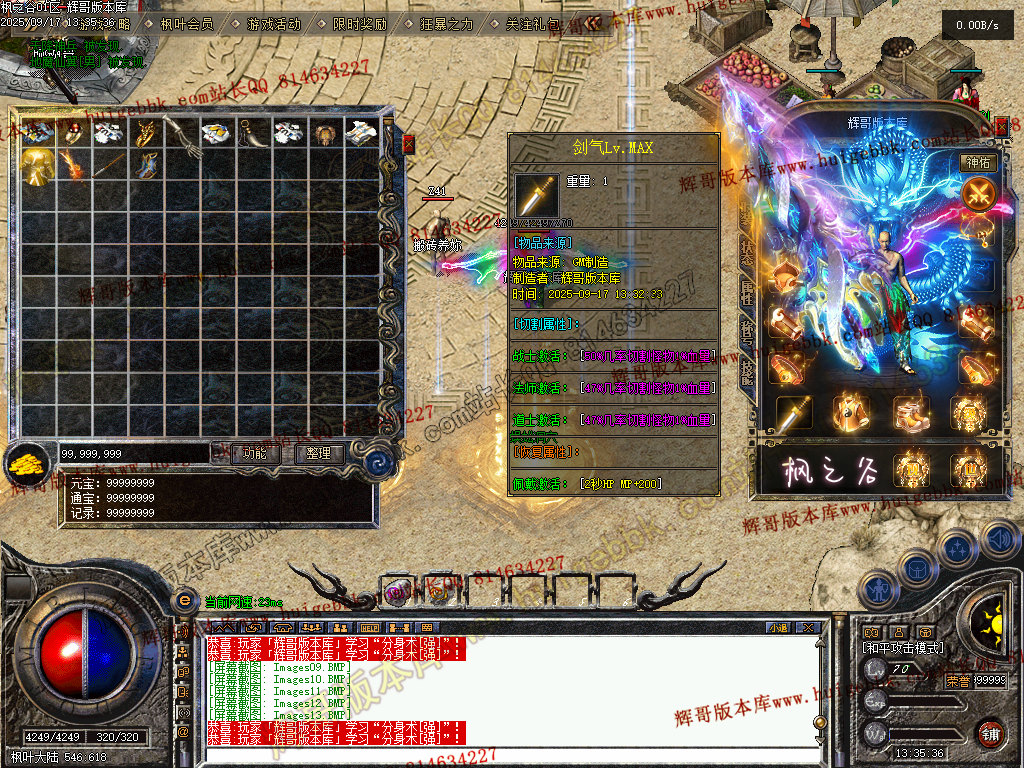Viewport: 1024px width, 768px height.
Task: Switch to the 状态 tab
Action: 747,252
